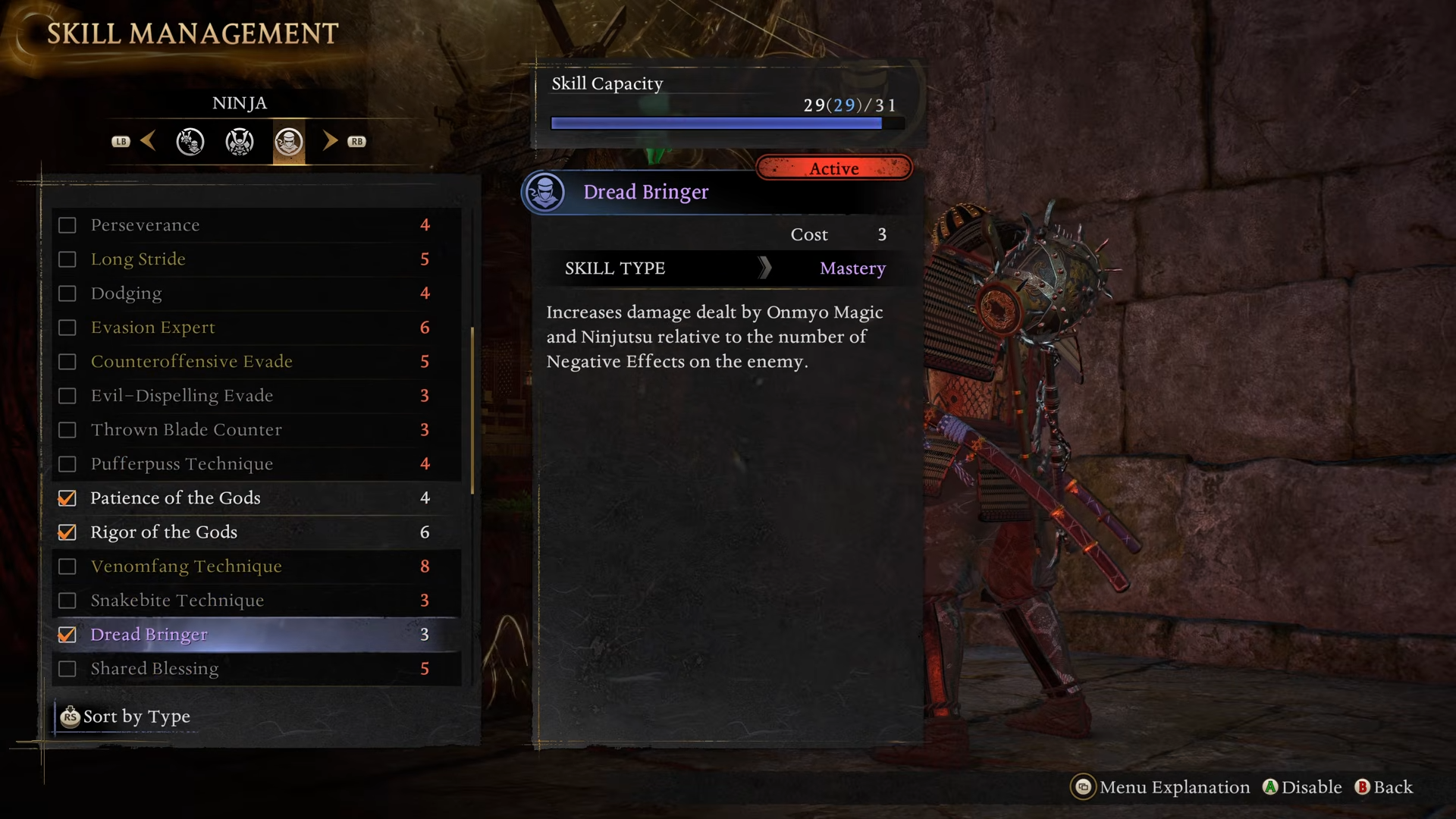Screen dimensions: 1456x819
Task: Enable Thrown Blade Counter skill
Action: (67, 430)
